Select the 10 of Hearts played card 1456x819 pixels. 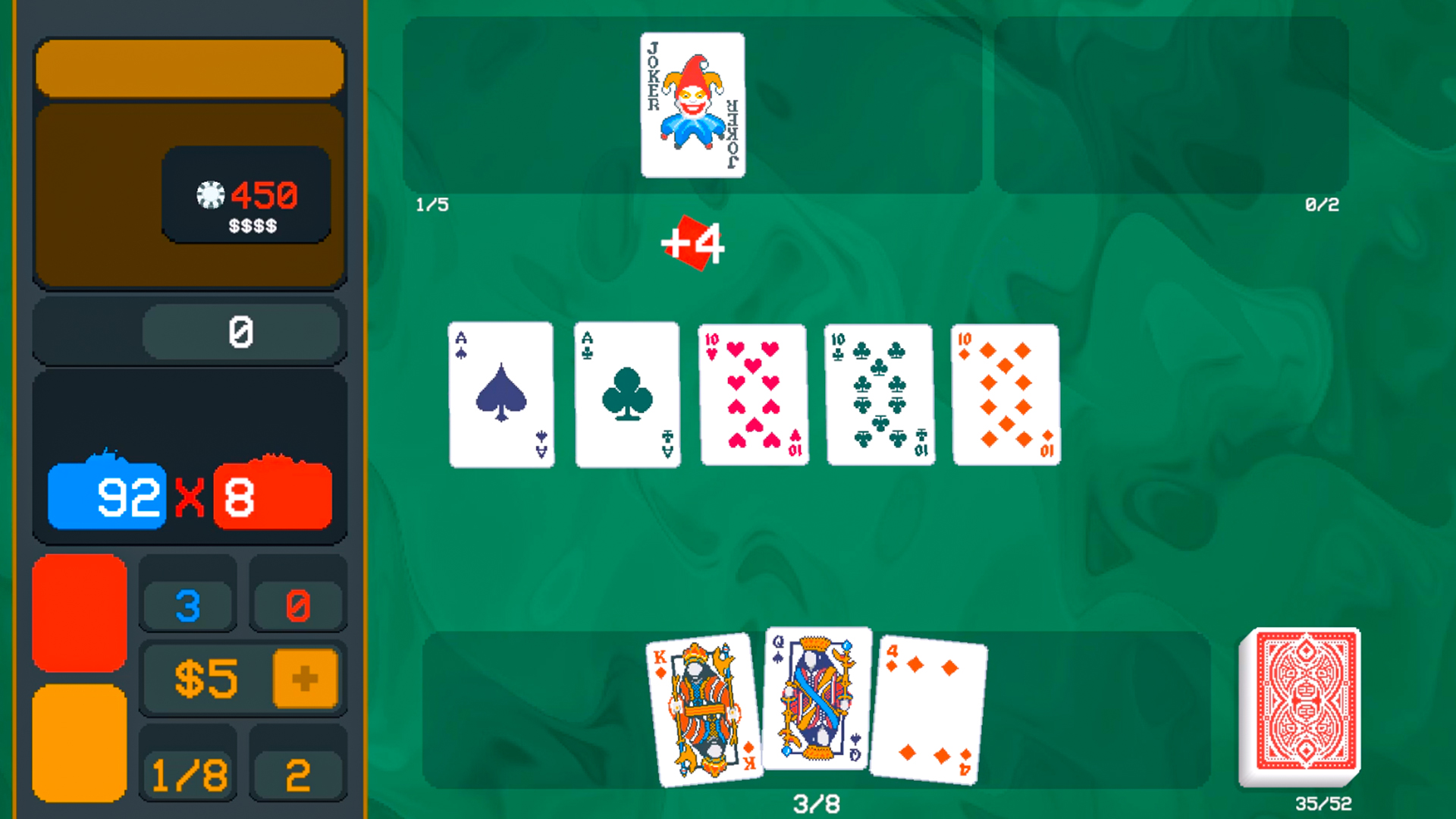(752, 393)
